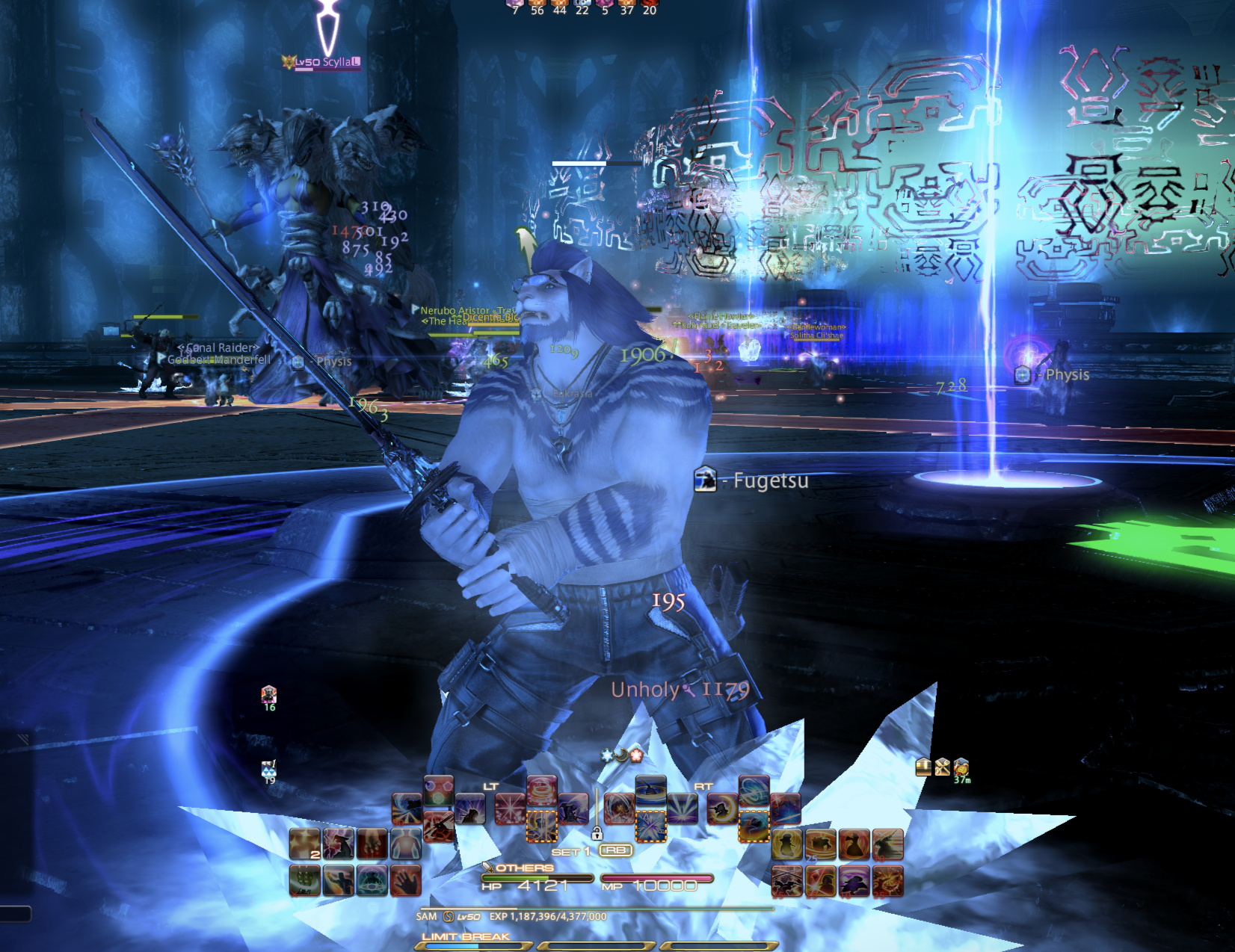Use the four gold sparkles hotbar action
Viewport: 1235px width, 952px height.
304,844
